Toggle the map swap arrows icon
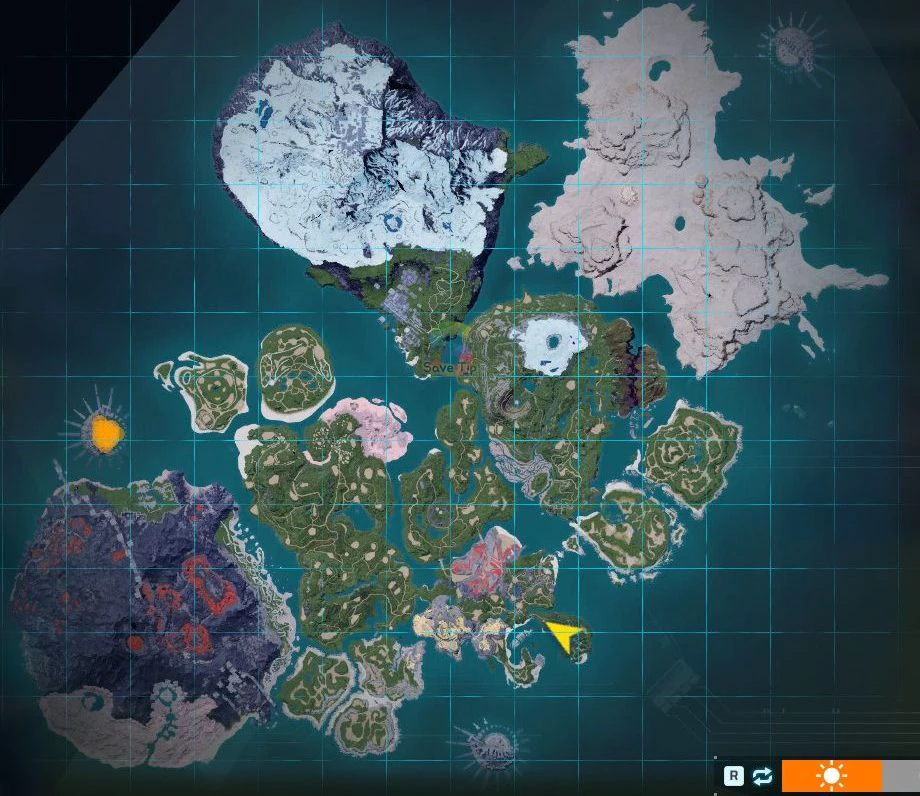Image resolution: width=920 pixels, height=796 pixels. [762, 776]
